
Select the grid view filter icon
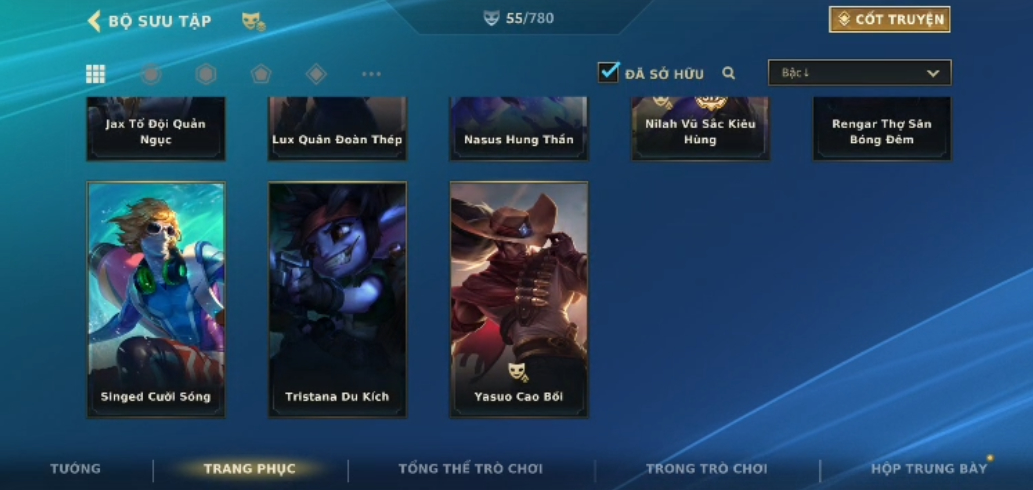point(95,73)
